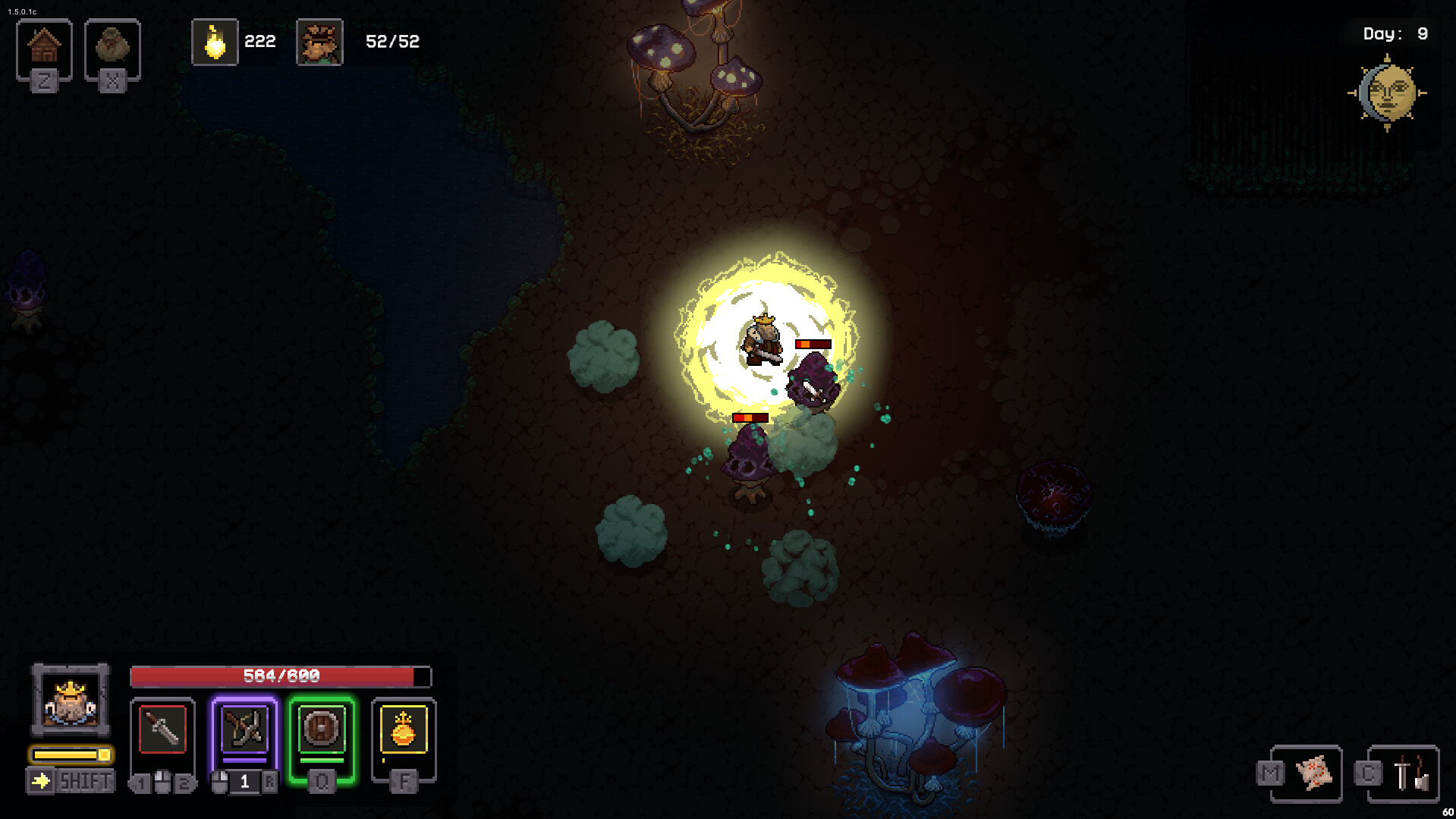Click the golden flame currency icon
Viewport: 1456px width, 819px height.
pos(215,43)
